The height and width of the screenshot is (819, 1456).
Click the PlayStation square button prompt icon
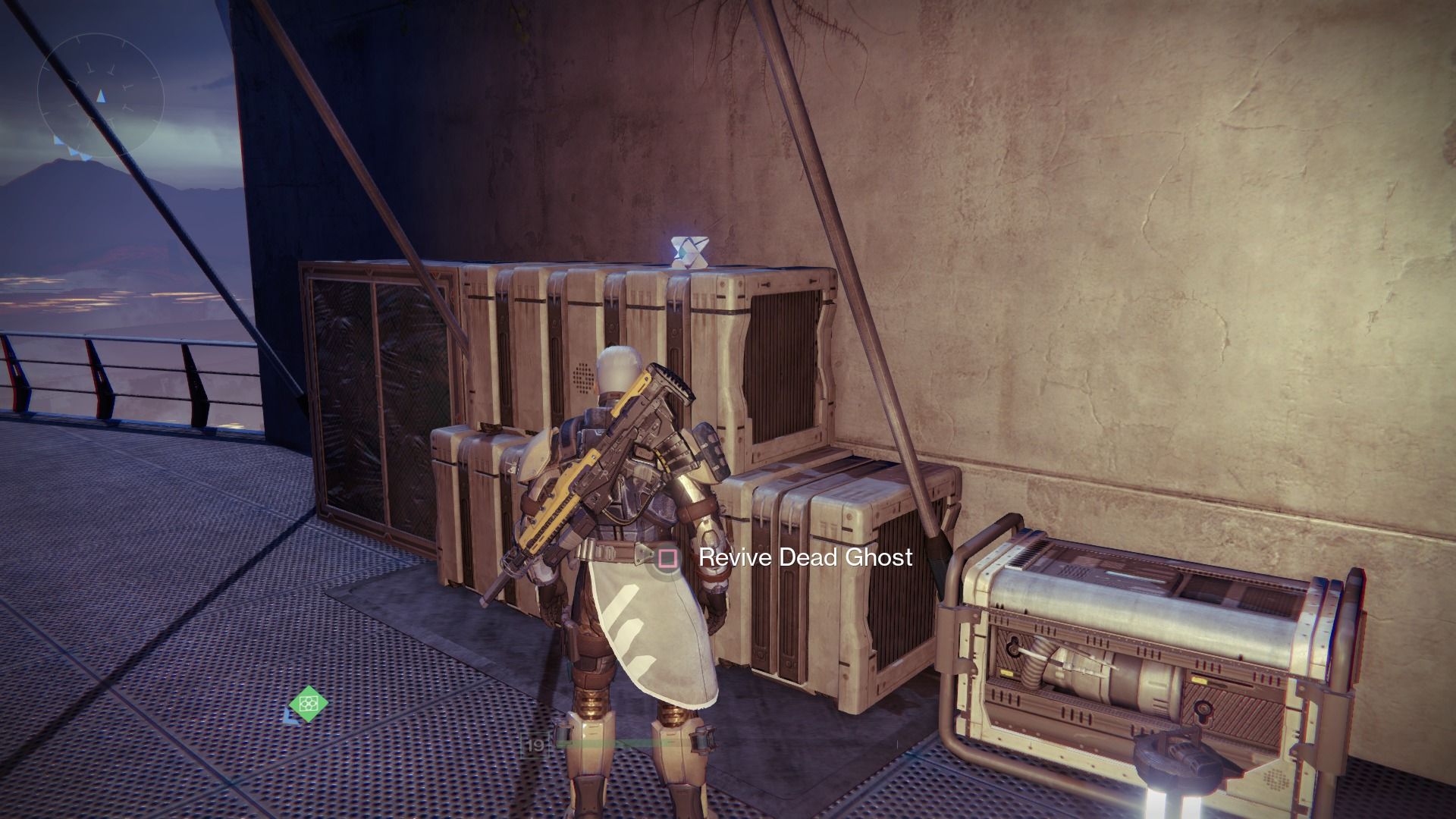[x=667, y=559]
